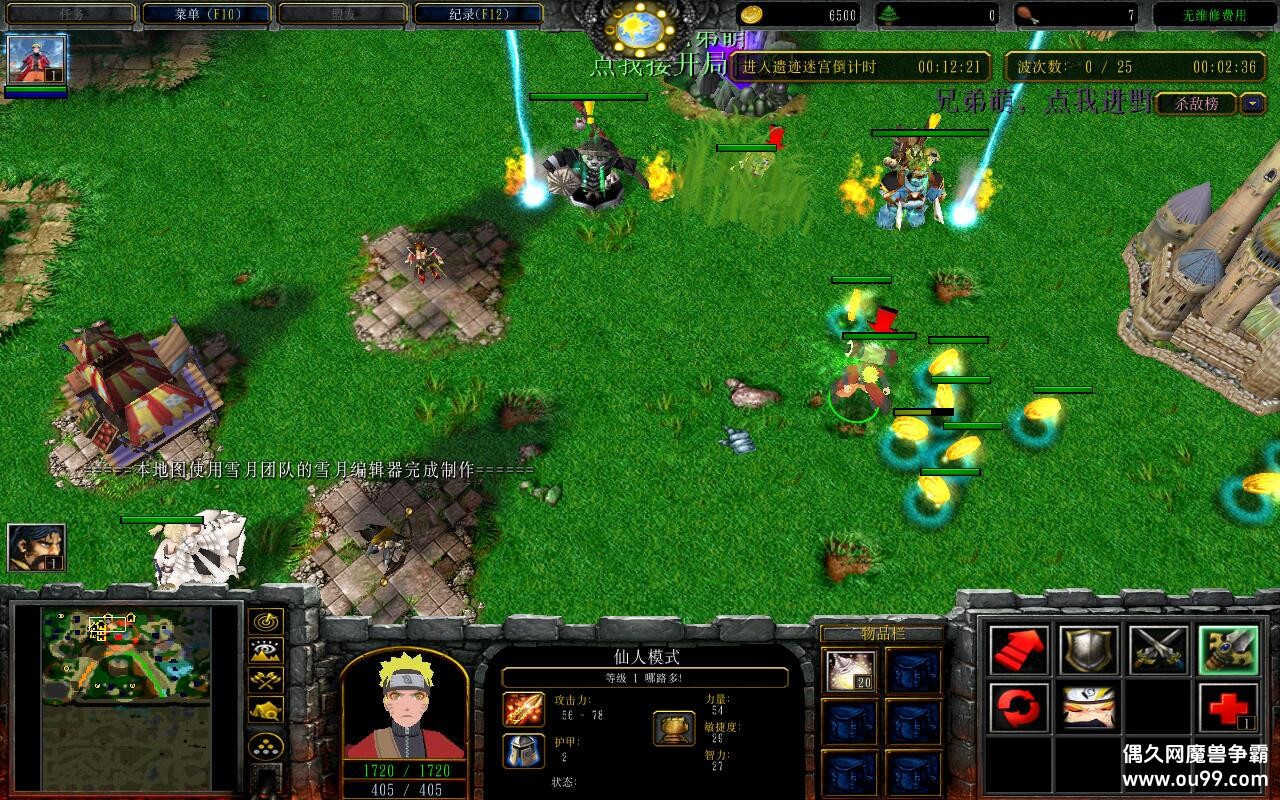This screenshot has height=800, width=1280.
Task: Activate the shield Stop command
Action: (x=1088, y=650)
